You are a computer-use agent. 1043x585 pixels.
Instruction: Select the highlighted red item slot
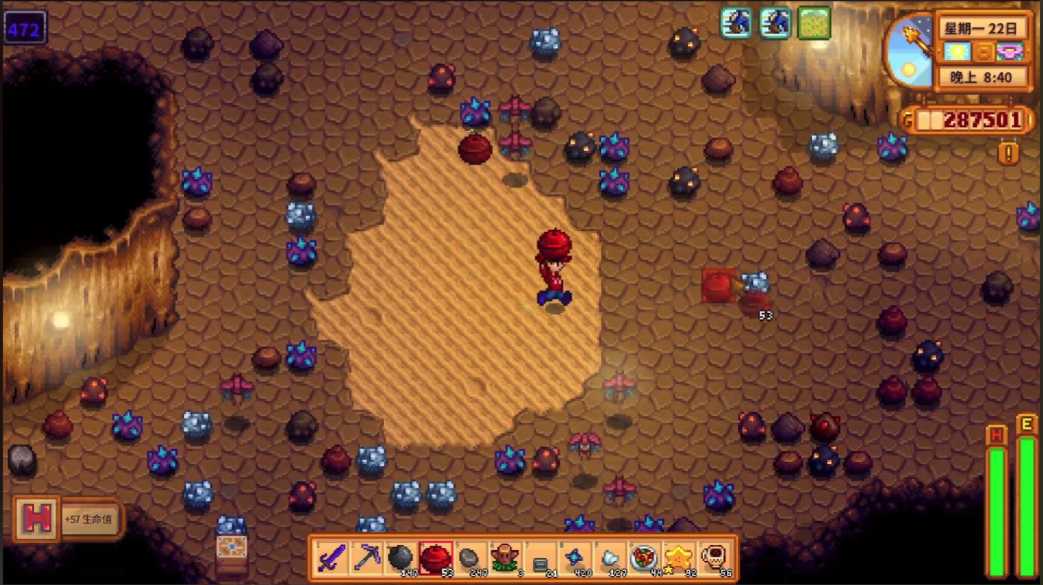pos(435,557)
